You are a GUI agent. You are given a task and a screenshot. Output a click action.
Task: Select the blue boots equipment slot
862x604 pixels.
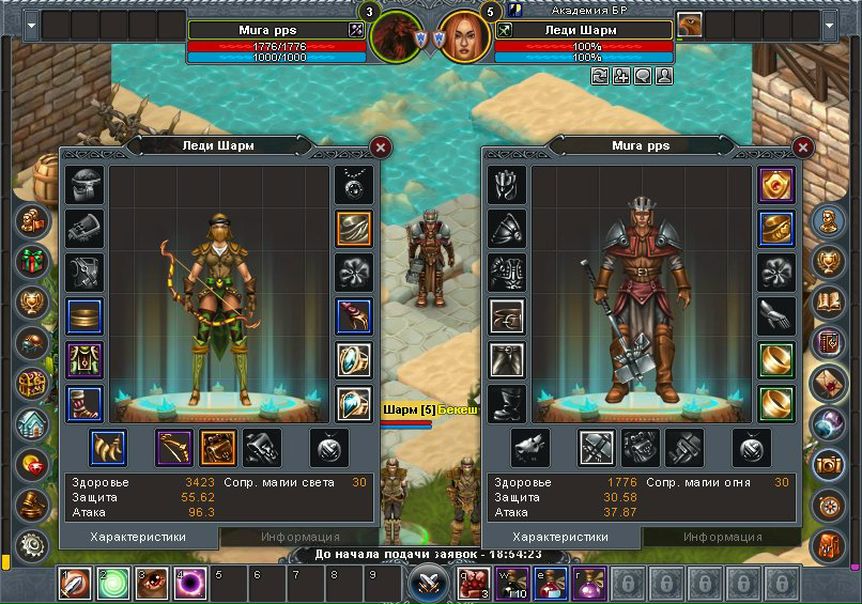pyautogui.click(x=84, y=404)
